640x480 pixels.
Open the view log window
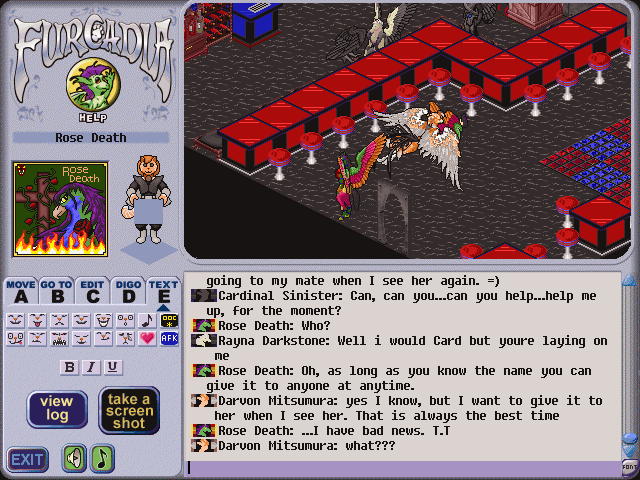click(x=57, y=409)
